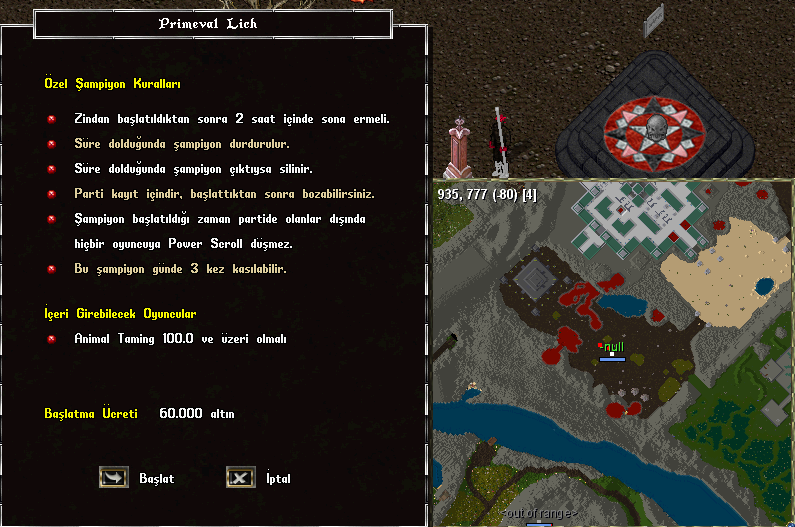Screen dimensions: 795x527
Task: Cancel the dialog with İptal
Action: tap(241, 478)
